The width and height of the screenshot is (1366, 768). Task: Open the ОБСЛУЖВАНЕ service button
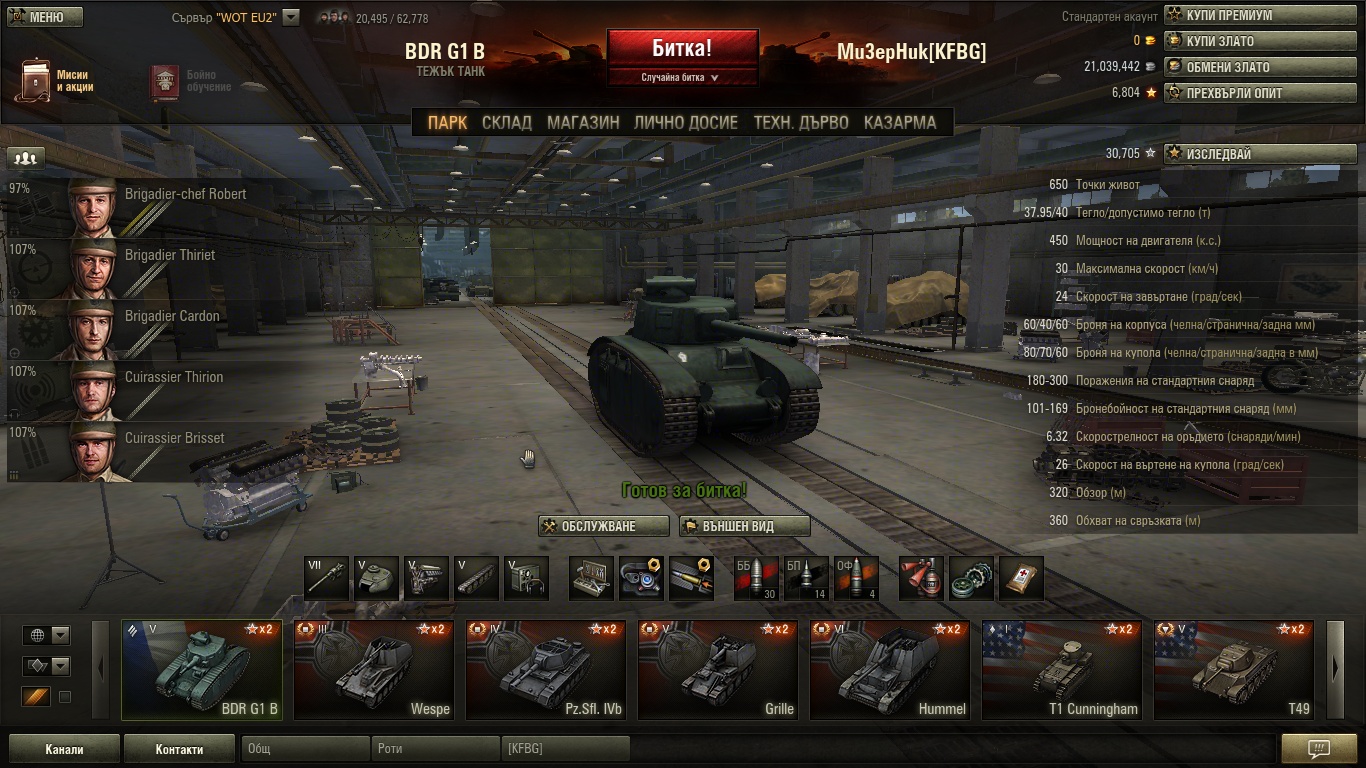pyautogui.click(x=604, y=526)
